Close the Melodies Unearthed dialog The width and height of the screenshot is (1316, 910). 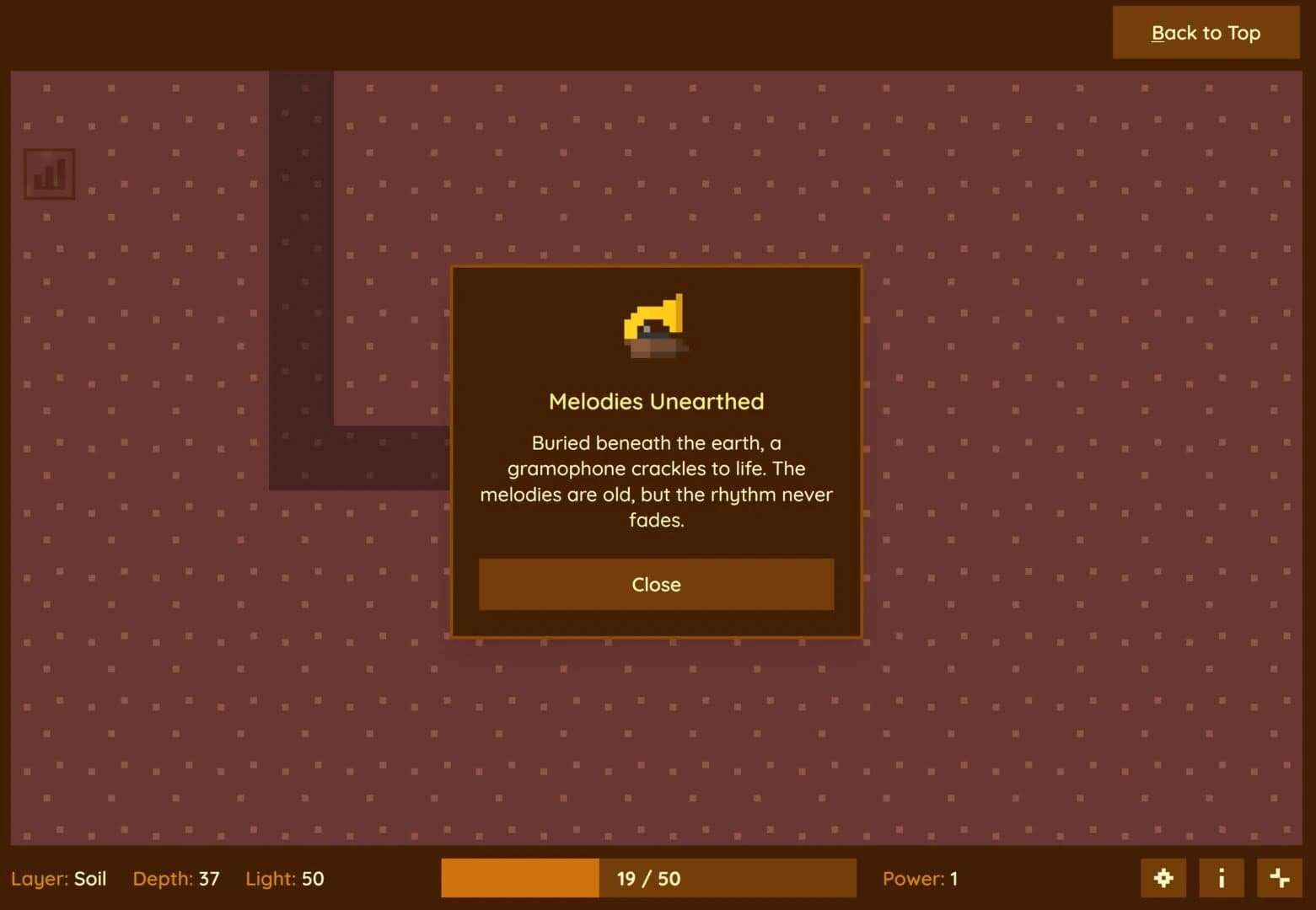point(656,584)
